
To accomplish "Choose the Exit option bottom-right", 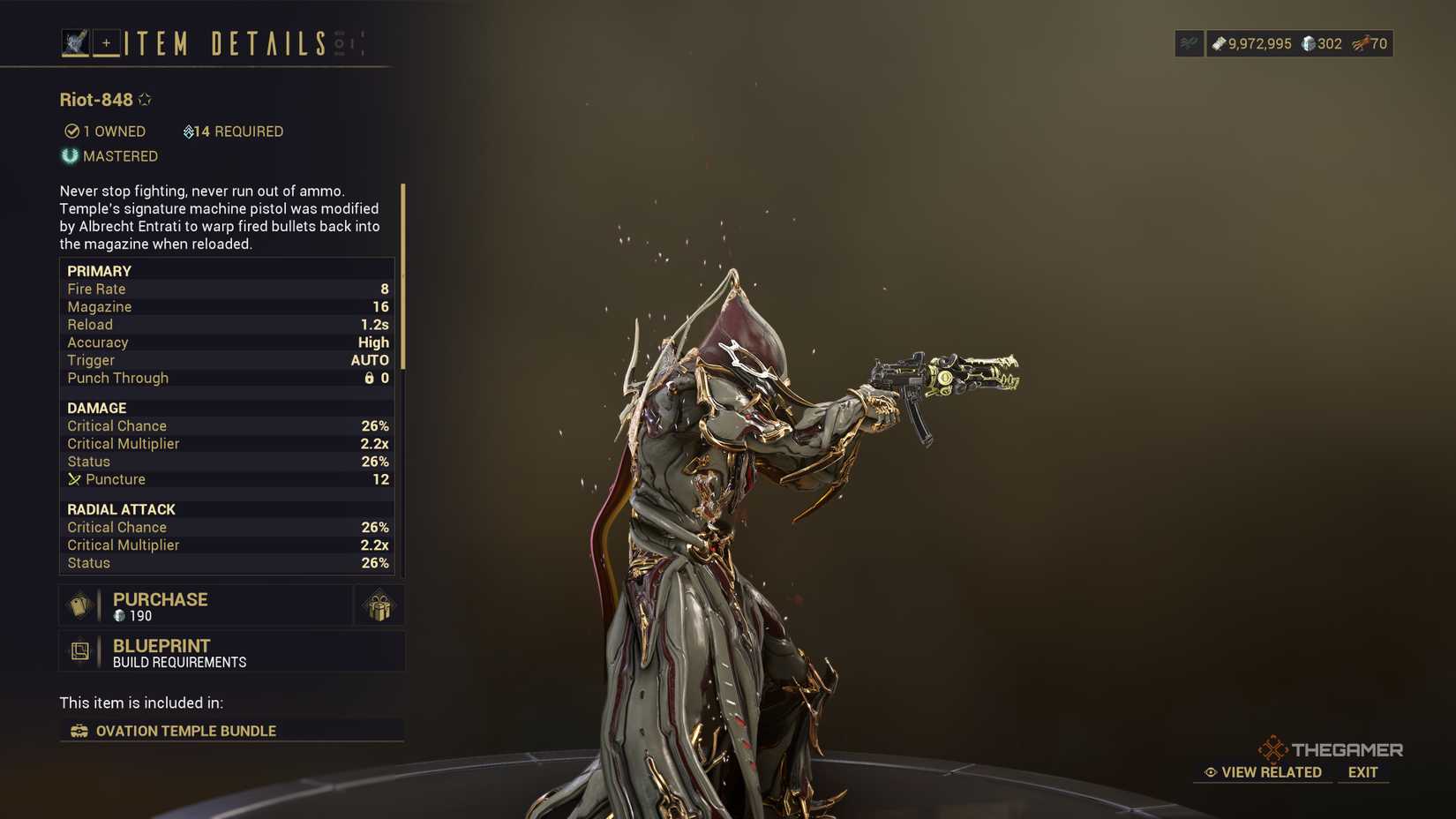I will (1362, 772).
